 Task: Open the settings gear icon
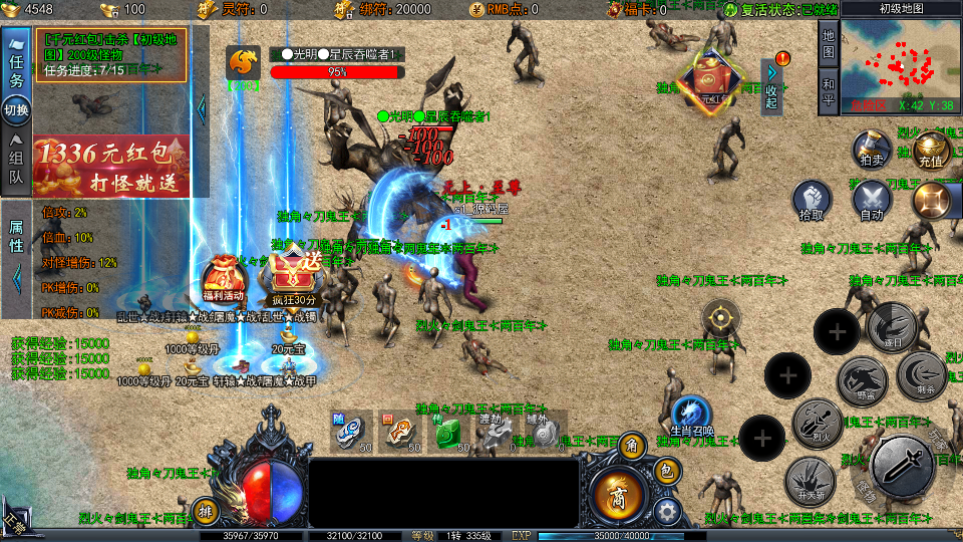tap(666, 511)
